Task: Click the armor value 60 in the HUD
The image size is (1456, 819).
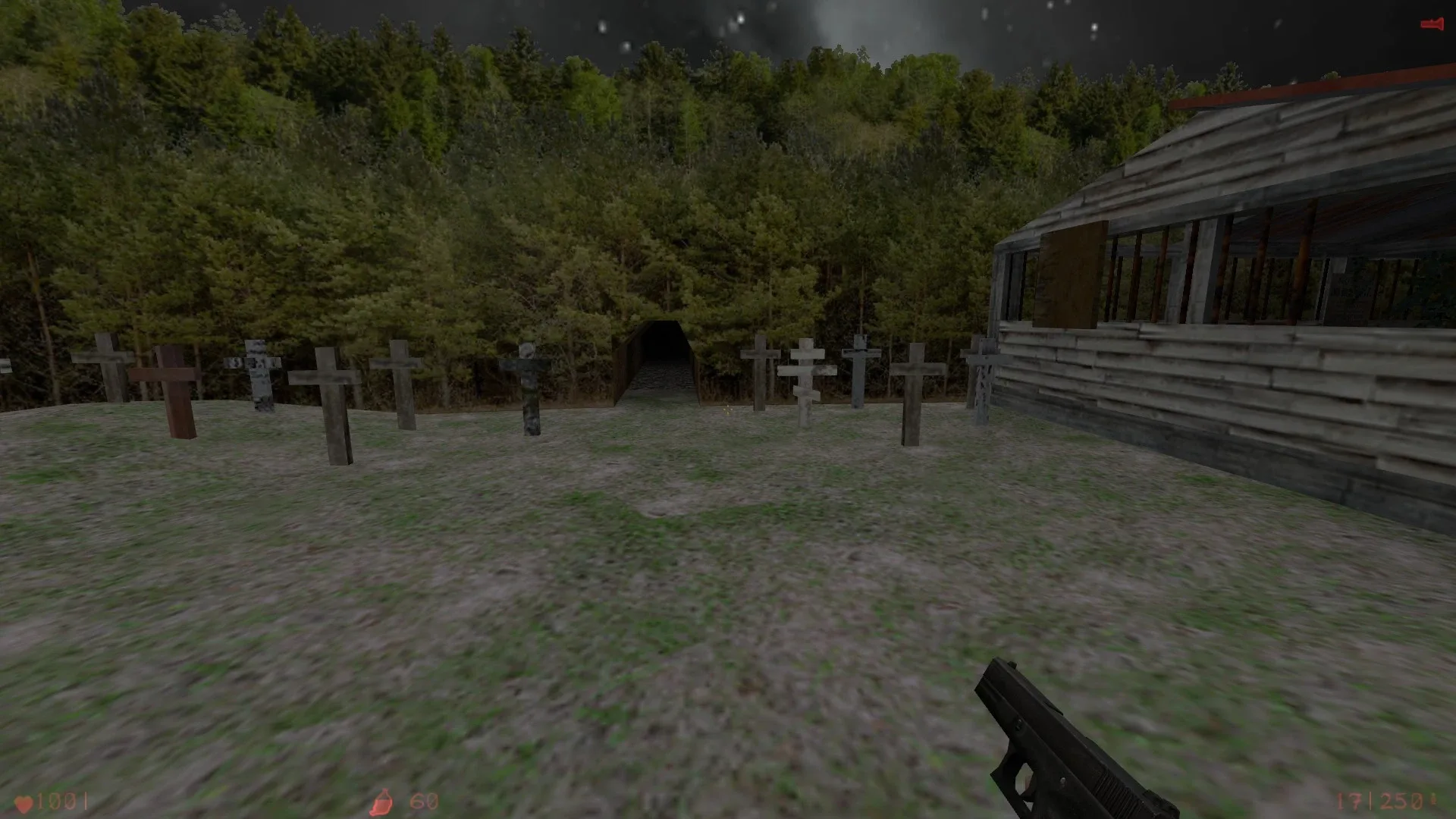Action: 422,800
